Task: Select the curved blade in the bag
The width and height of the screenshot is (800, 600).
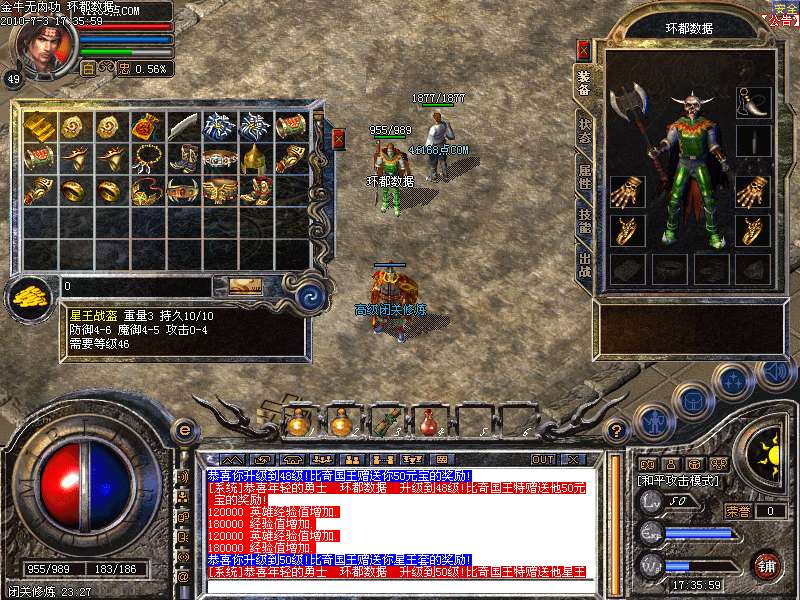Action: 183,126
